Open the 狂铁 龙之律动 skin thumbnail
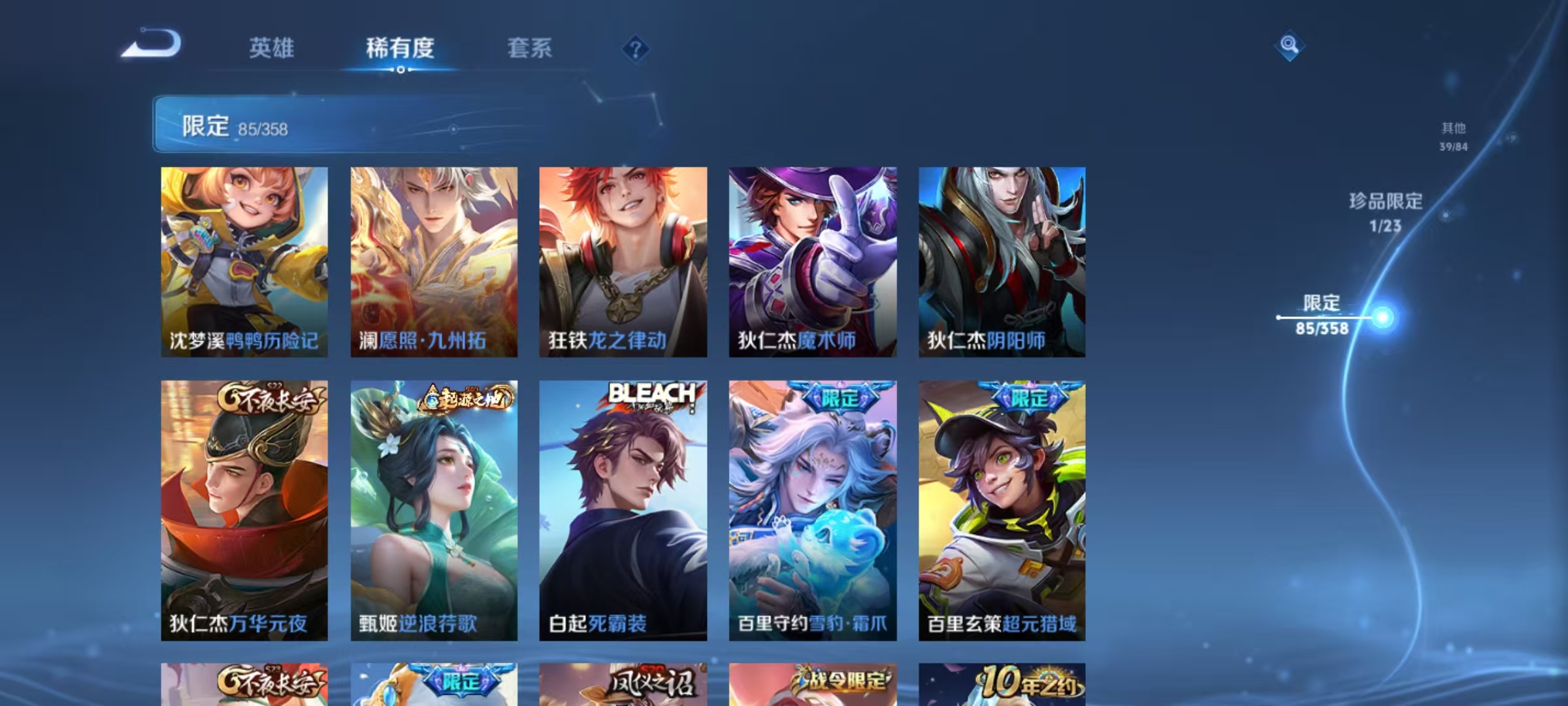 tap(623, 258)
